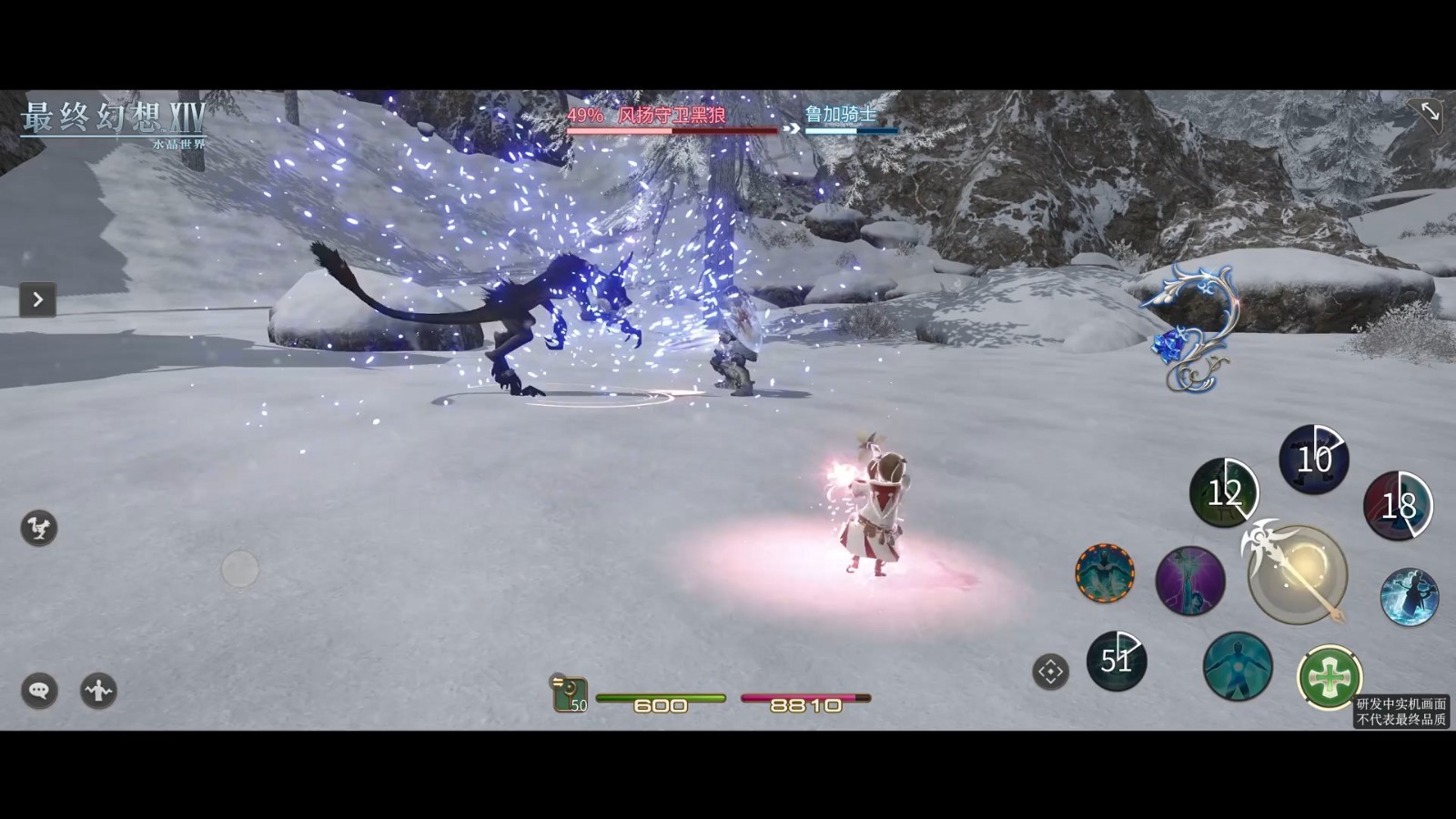Cast the green cross healing skill
This screenshot has height=819, width=1456.
(x=1329, y=677)
